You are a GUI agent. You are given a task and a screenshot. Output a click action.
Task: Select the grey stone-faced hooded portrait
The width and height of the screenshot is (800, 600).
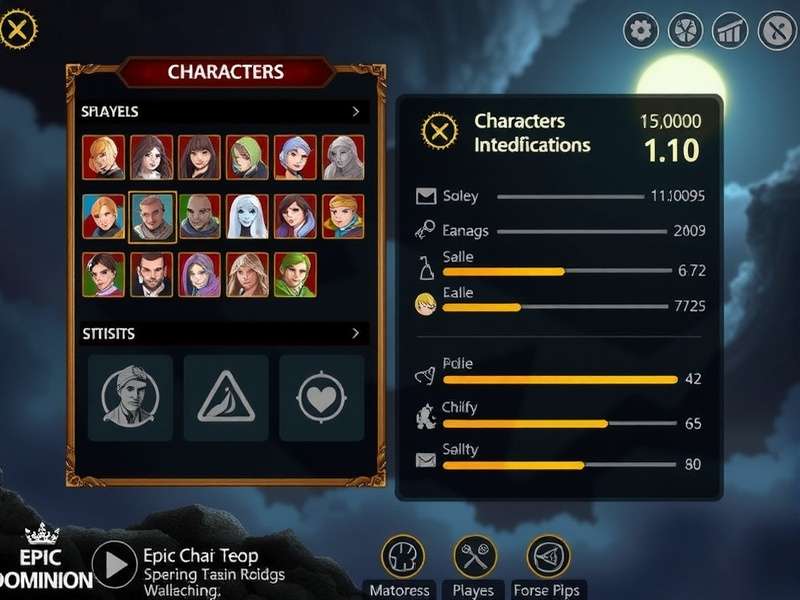click(x=343, y=157)
